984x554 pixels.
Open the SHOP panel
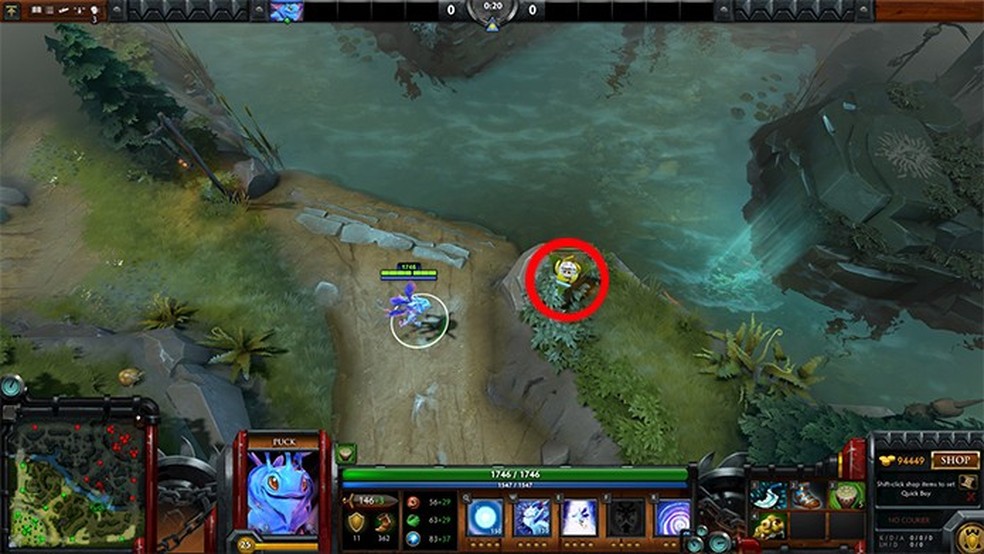[x=954, y=460]
